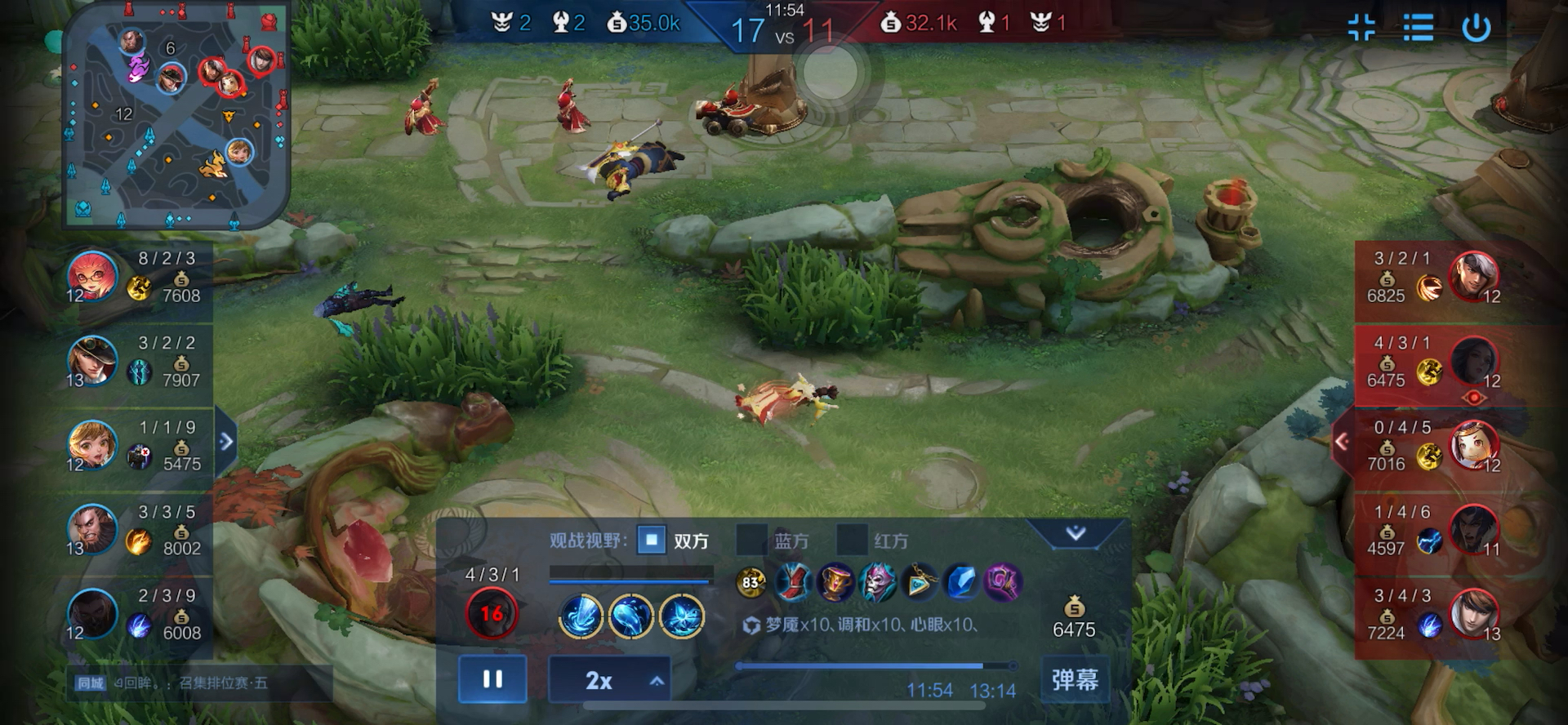Open the 2x playback speed dropdown
Screen dimensions: 1568x725
coord(609,680)
